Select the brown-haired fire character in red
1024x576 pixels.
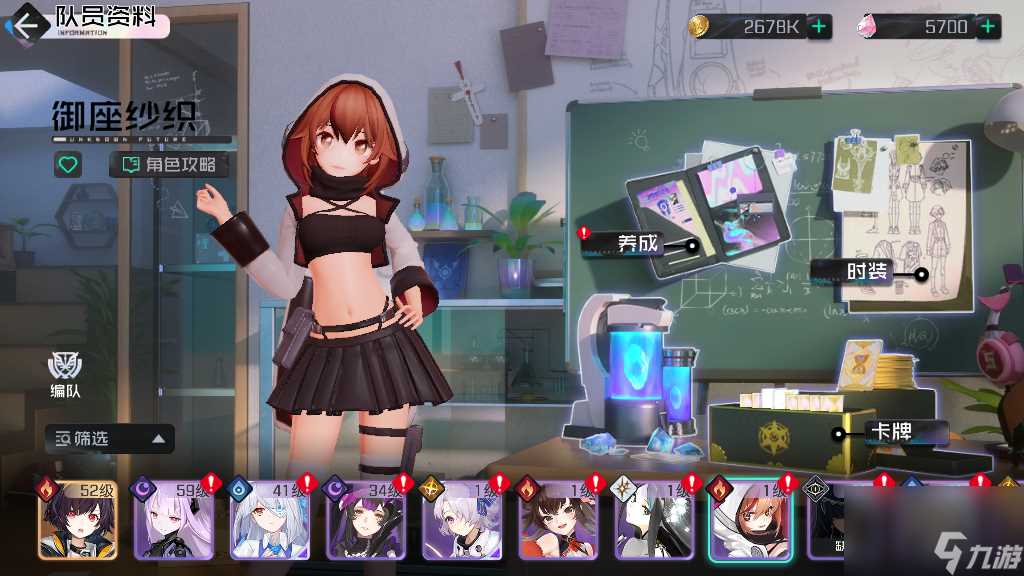point(558,521)
